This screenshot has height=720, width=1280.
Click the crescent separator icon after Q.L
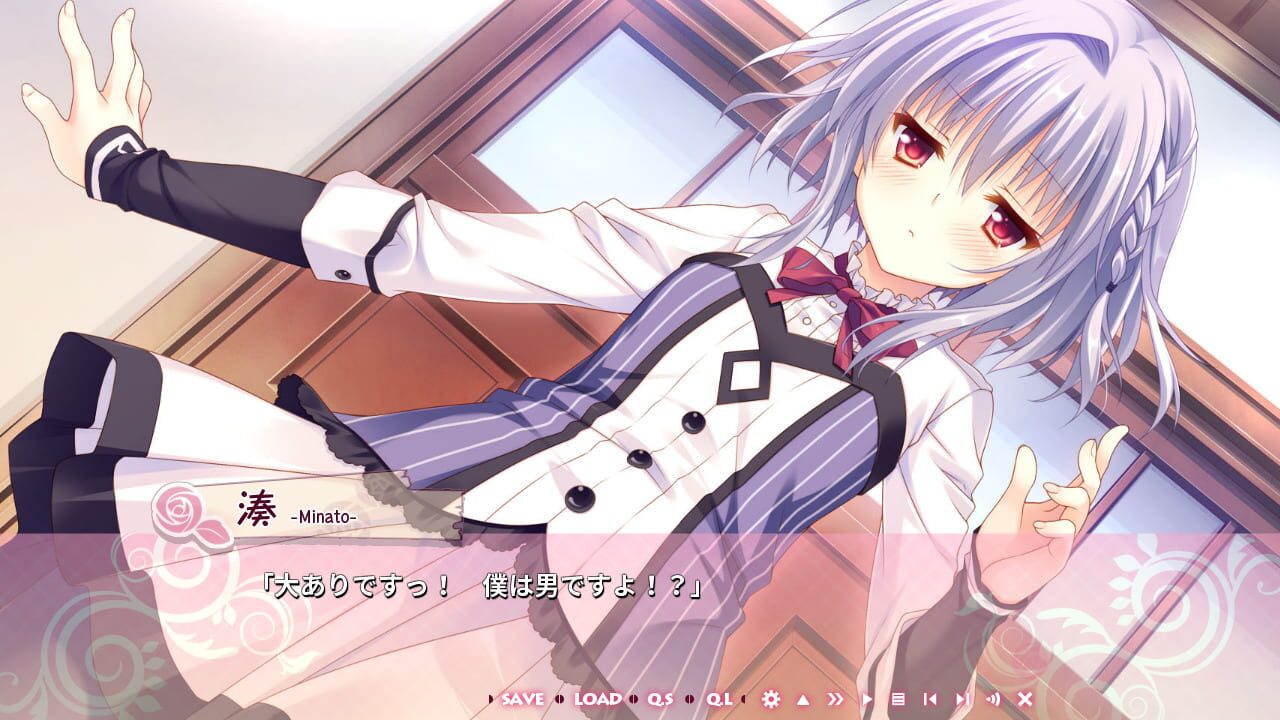[744, 700]
